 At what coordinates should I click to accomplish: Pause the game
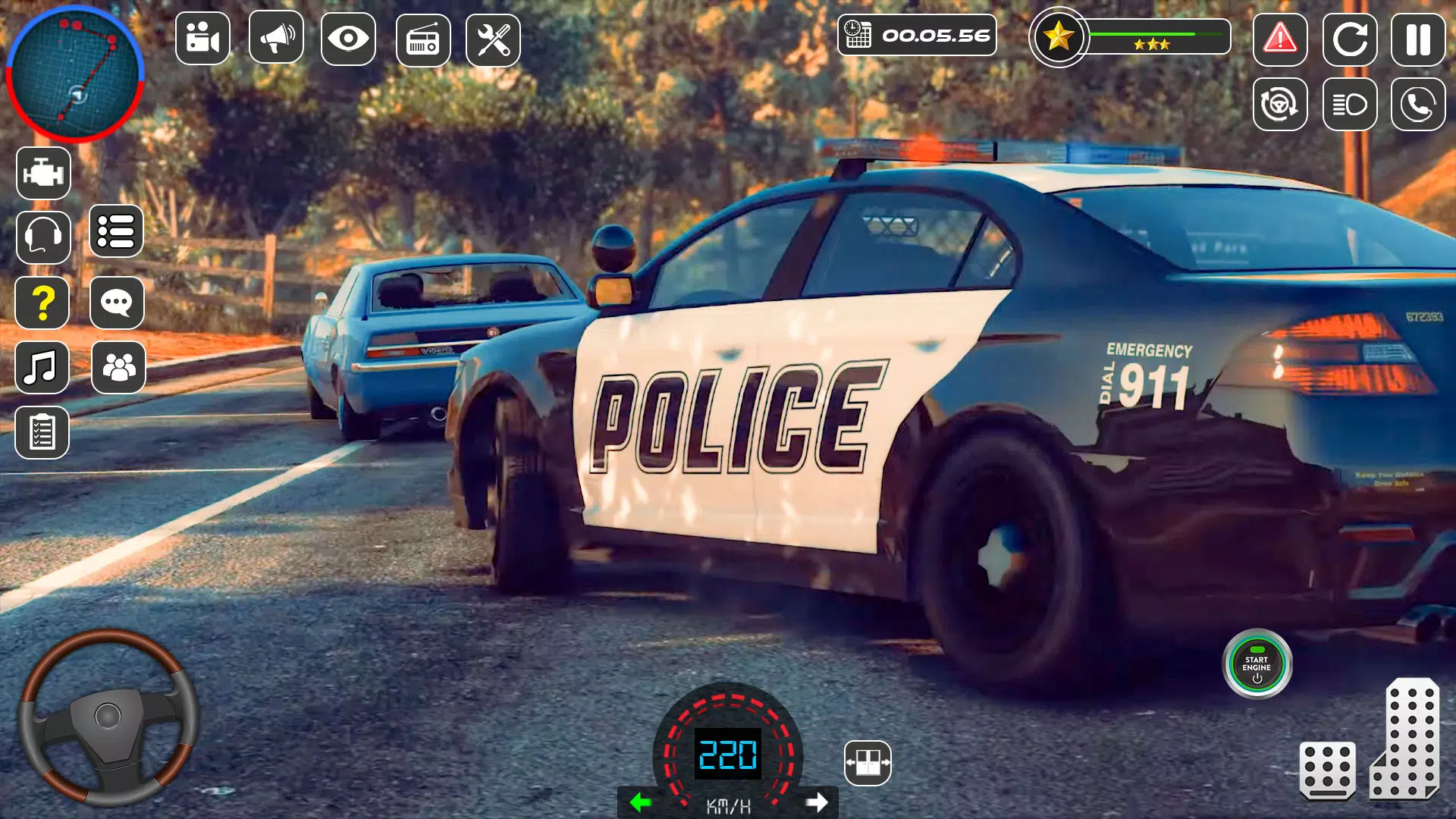(1417, 39)
